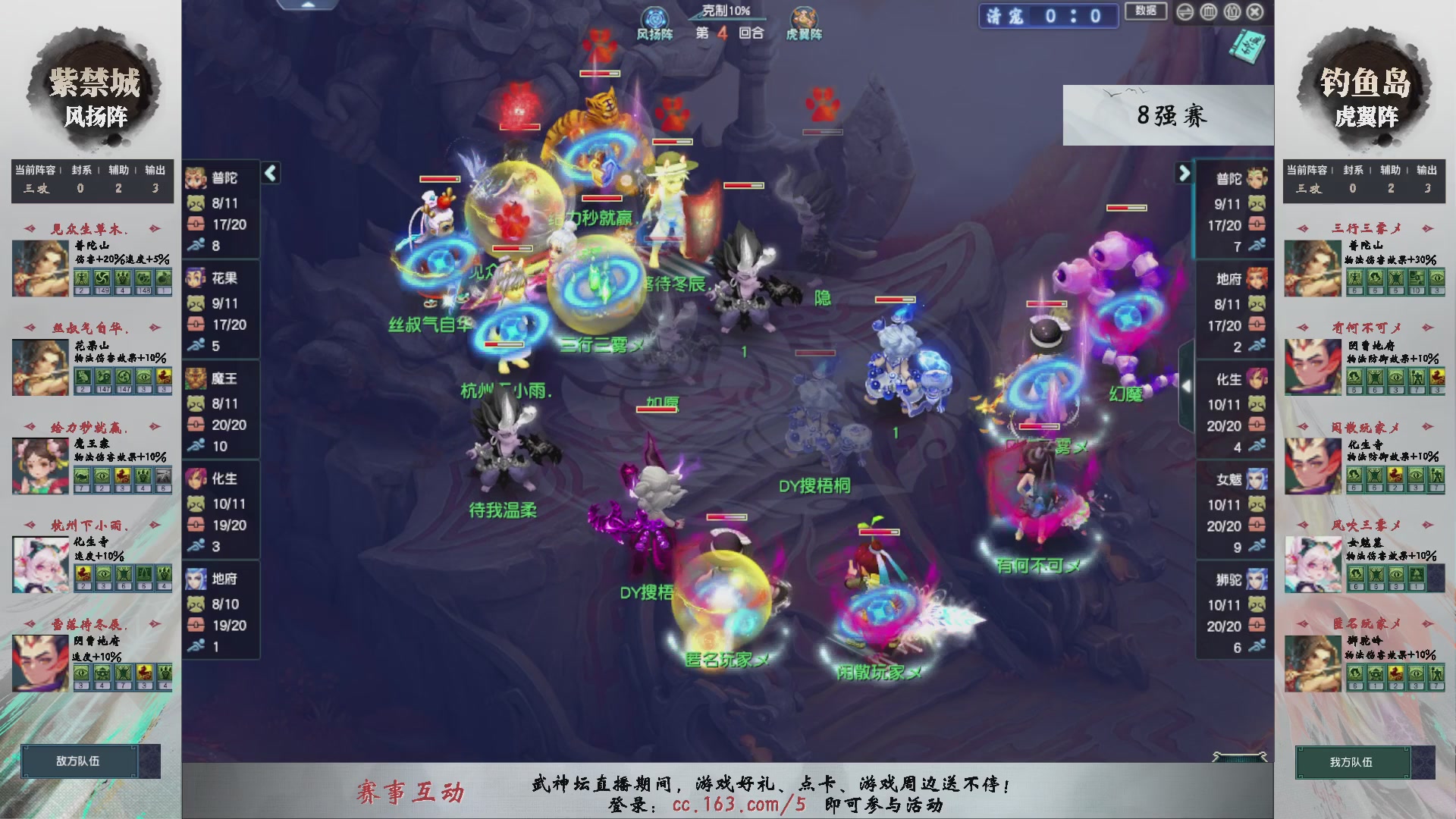Collapse the right unit panel with its arrow
The image size is (1456, 819).
click(1184, 173)
